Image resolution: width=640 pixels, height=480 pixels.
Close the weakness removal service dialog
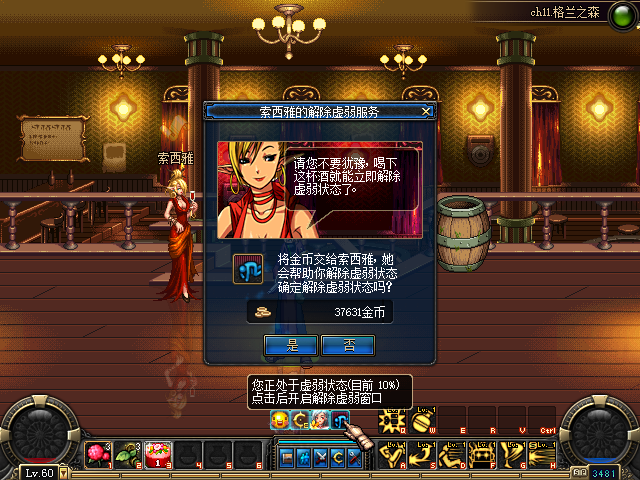[427, 111]
